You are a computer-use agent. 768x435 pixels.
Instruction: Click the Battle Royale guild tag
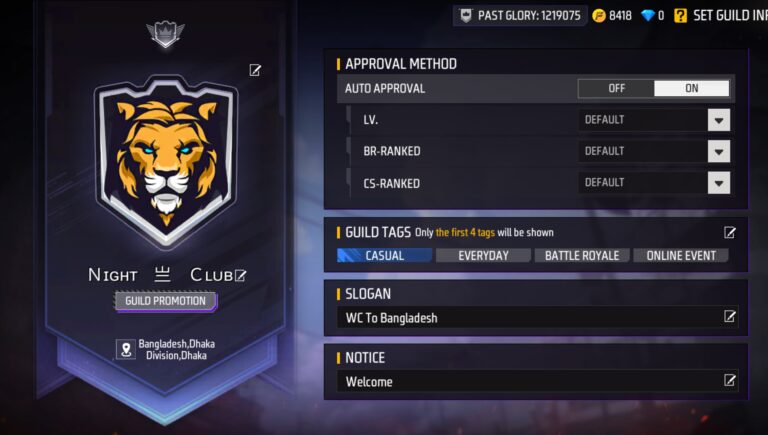pos(581,255)
